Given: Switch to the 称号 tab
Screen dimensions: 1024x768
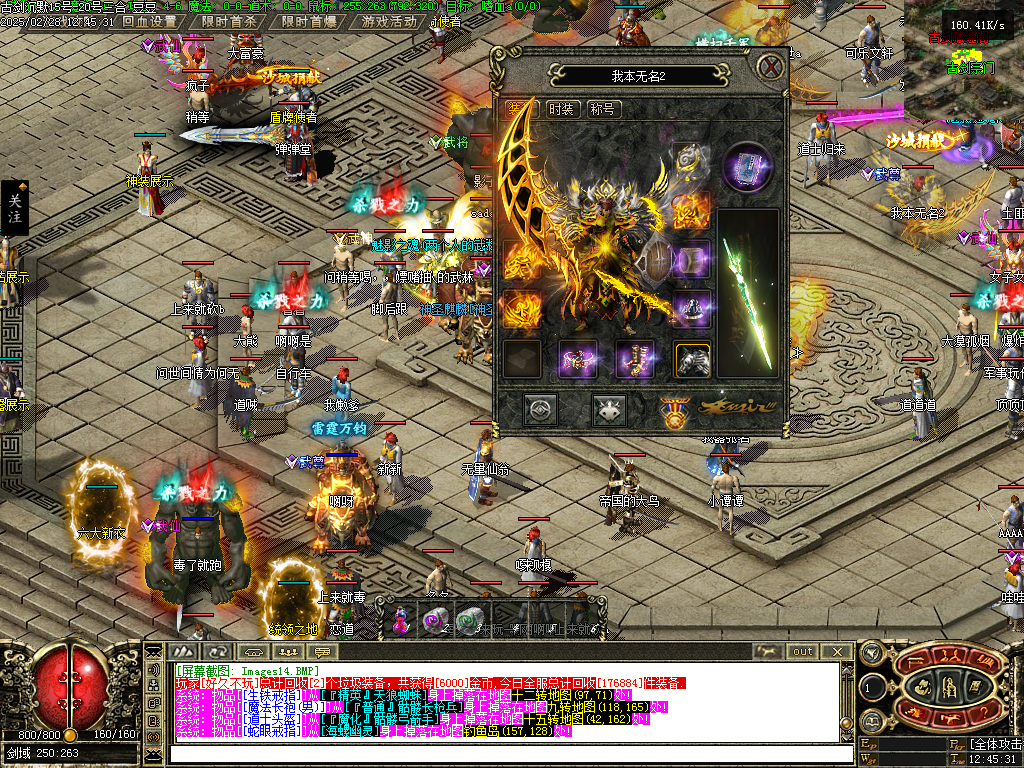Looking at the screenshot, I should coord(602,109).
